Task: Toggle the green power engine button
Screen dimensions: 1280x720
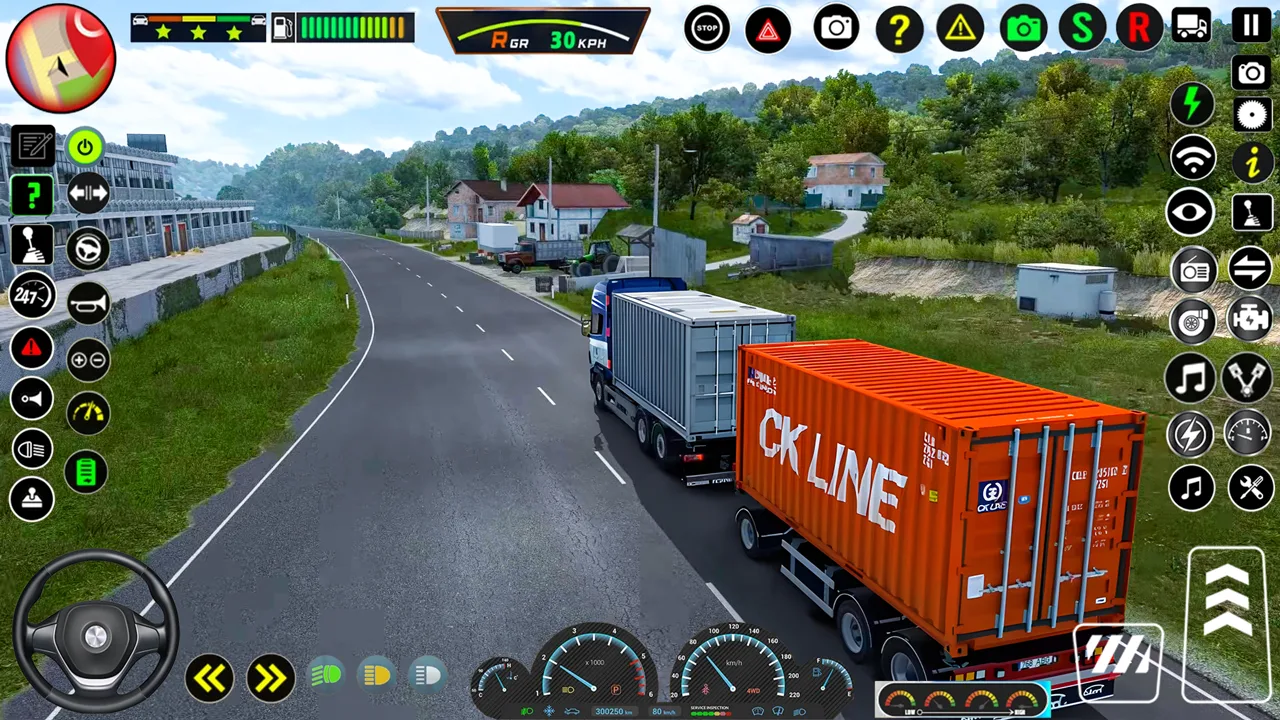Action: click(x=86, y=147)
